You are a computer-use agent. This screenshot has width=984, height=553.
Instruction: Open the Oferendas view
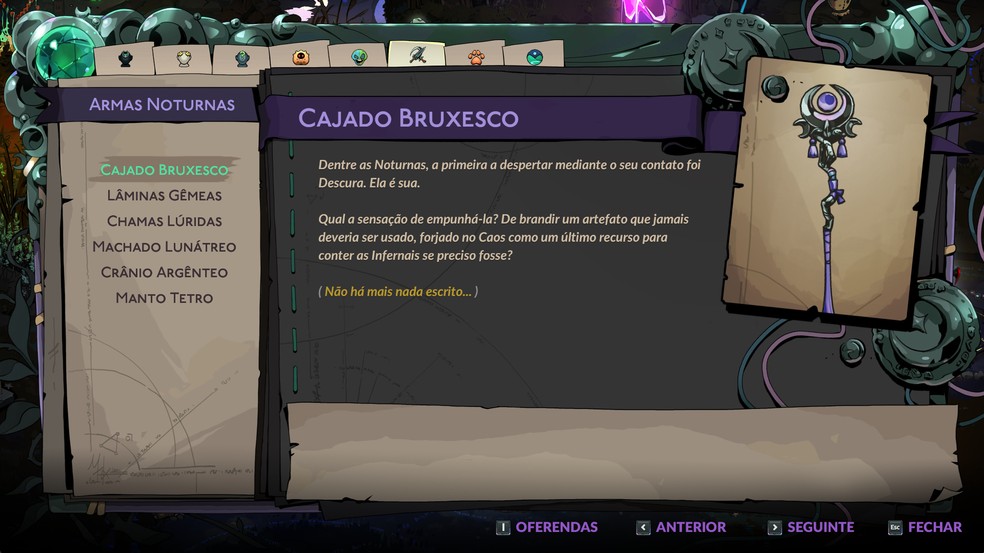click(x=547, y=527)
